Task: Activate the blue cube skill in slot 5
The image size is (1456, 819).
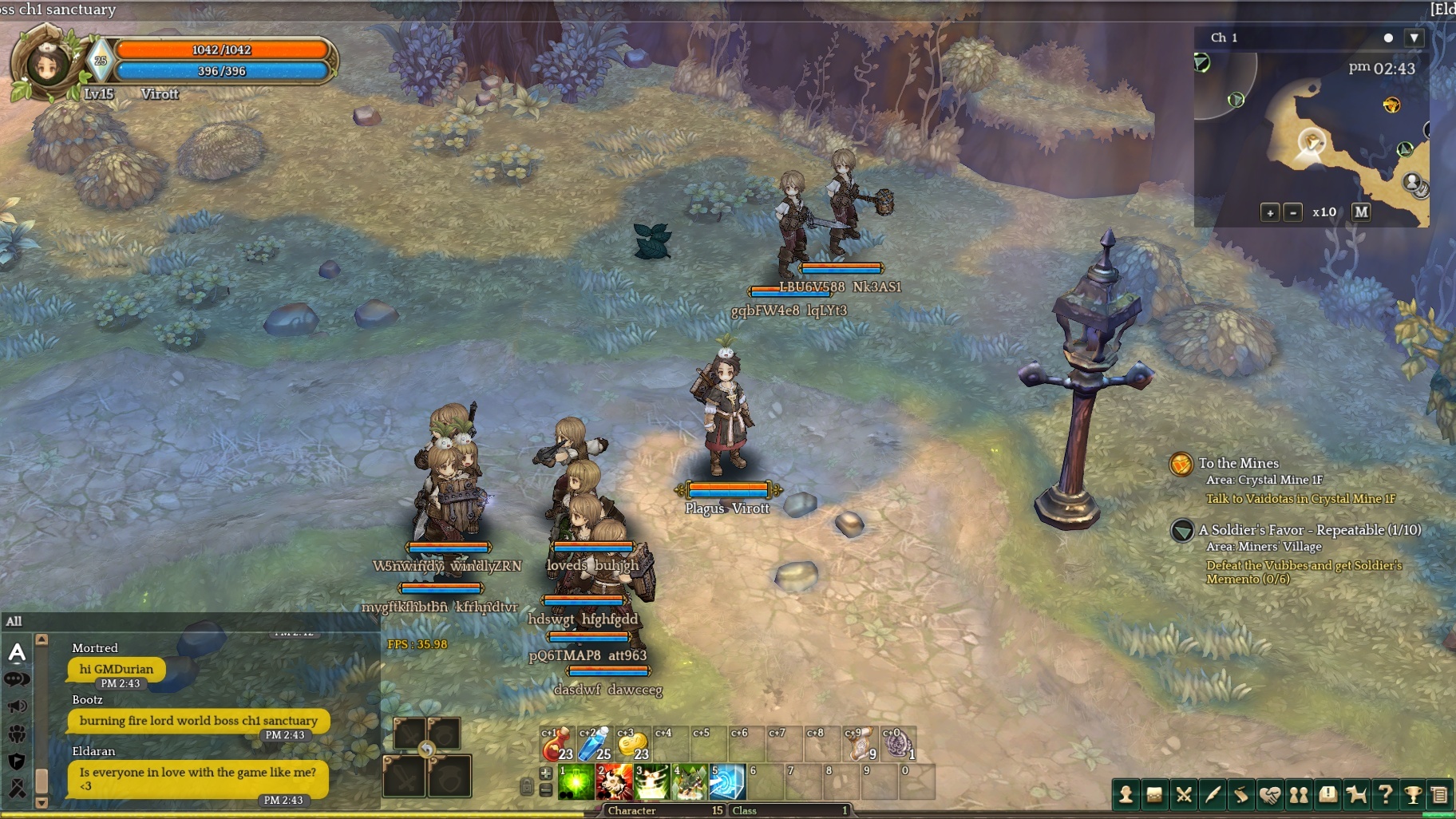Action: 727,782
